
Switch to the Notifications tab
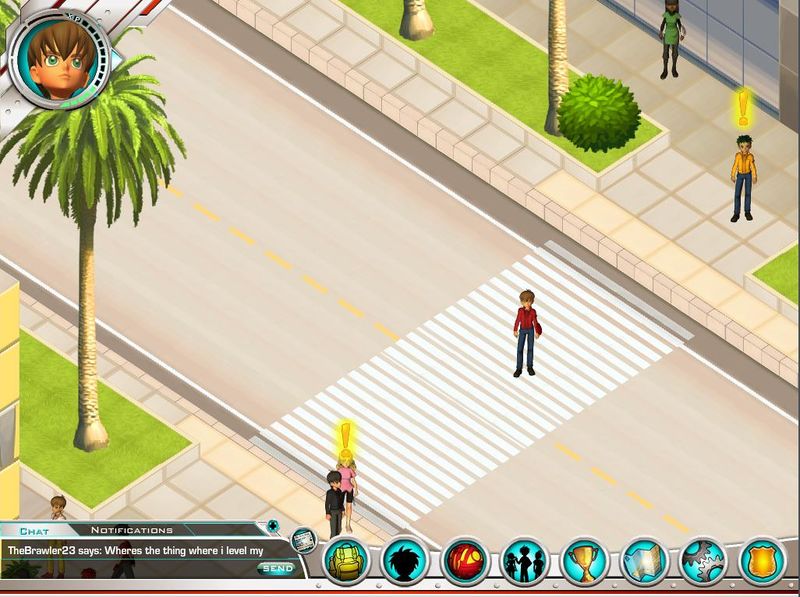(132, 530)
